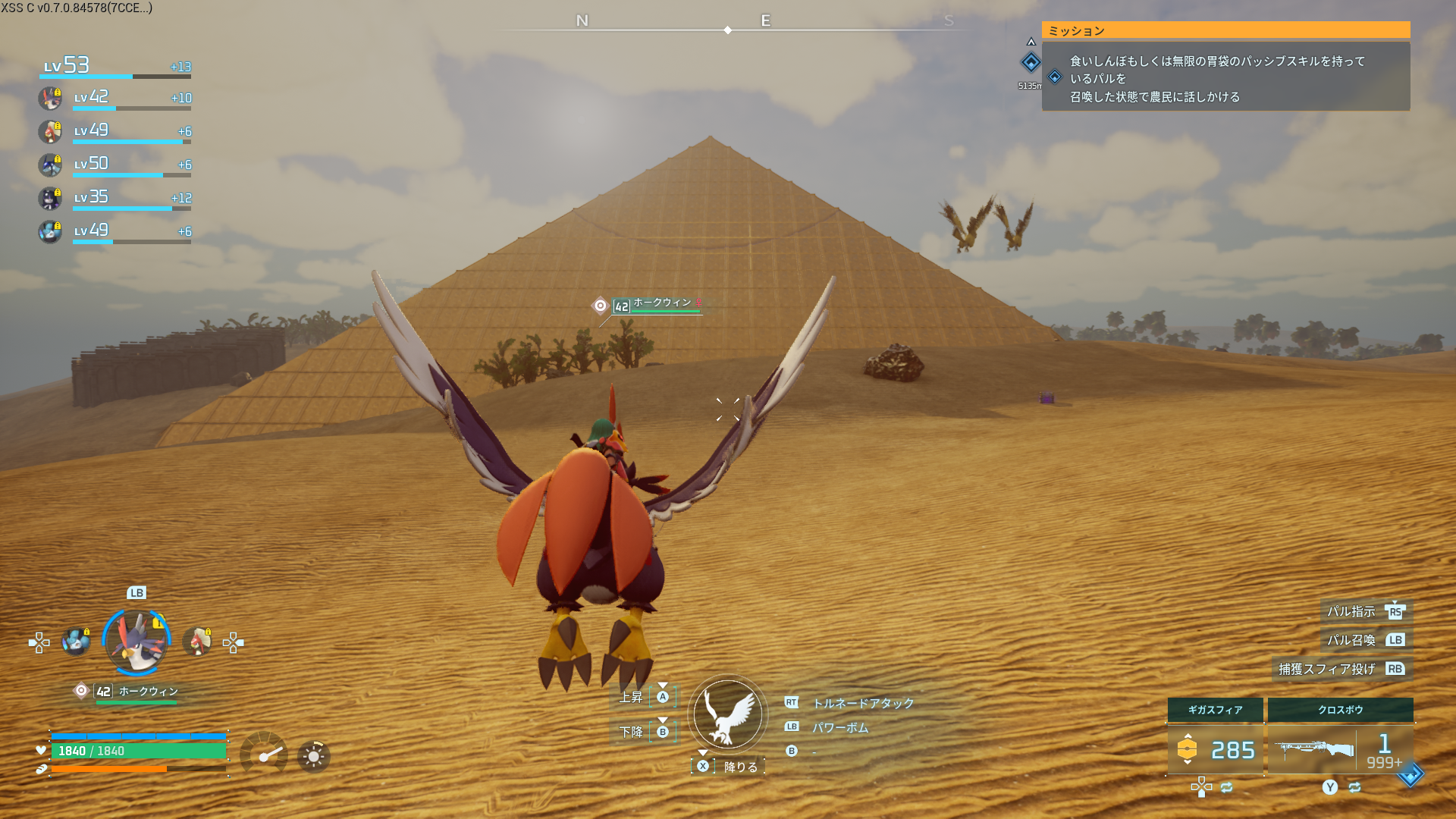Image resolution: width=1456 pixels, height=819 pixels.
Task: Choose the pal right of the active pal
Action: click(197, 642)
